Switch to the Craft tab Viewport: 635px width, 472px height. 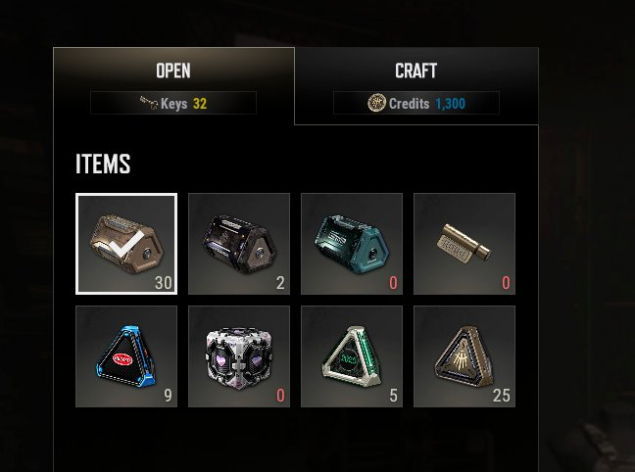tap(416, 71)
